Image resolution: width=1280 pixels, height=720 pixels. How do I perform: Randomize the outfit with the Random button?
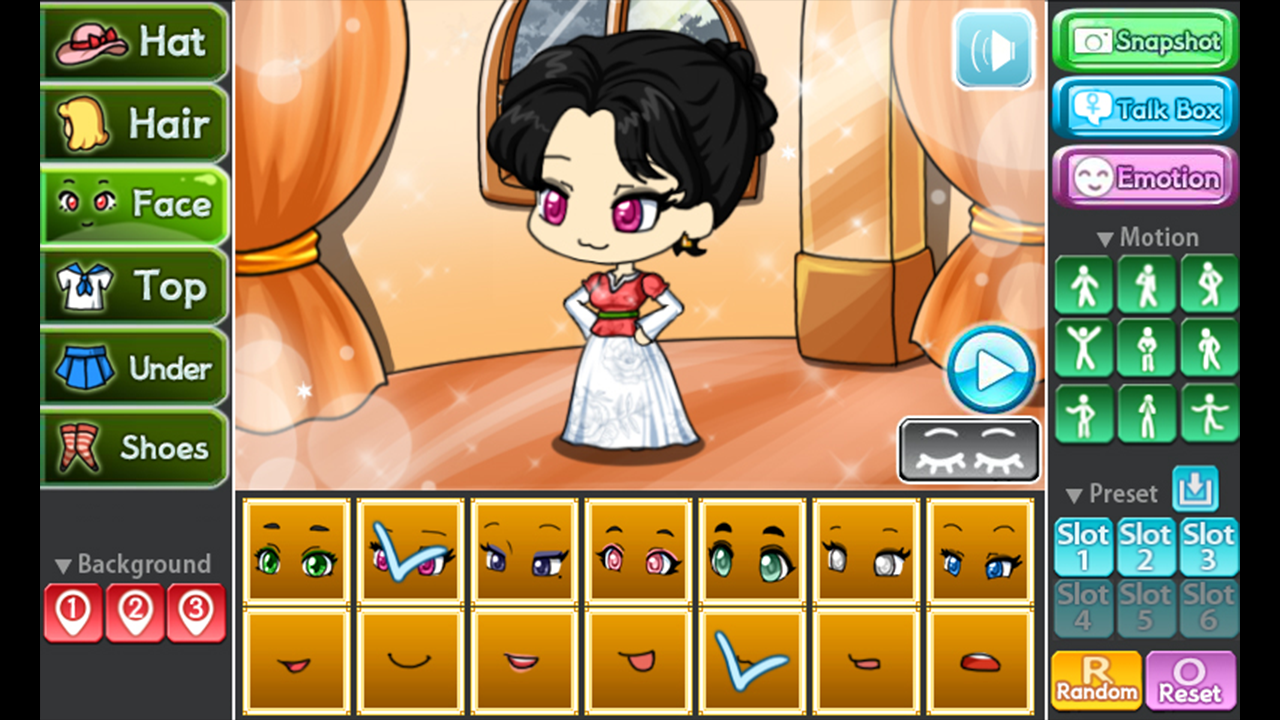(x=1094, y=679)
